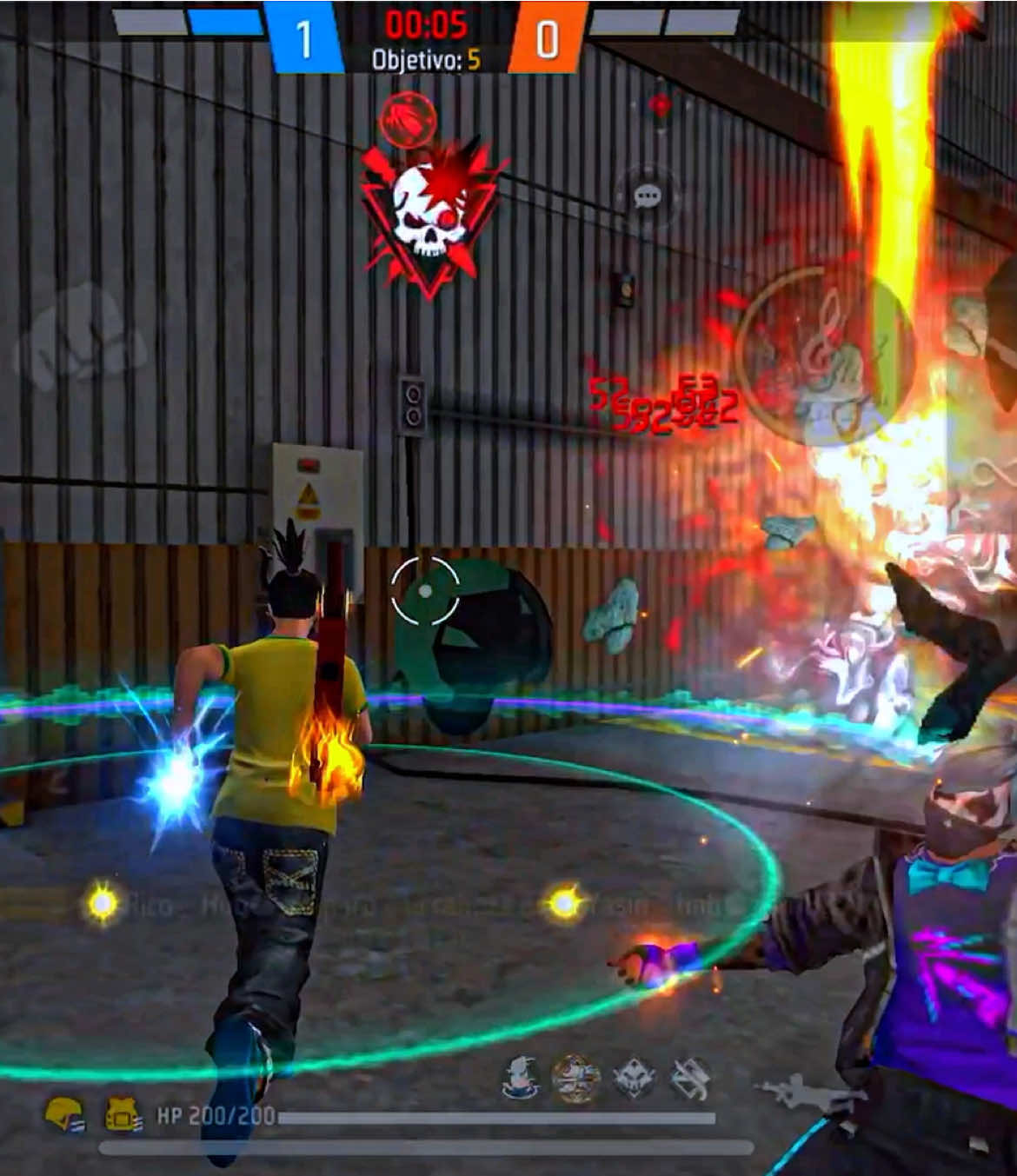Select the helmet armor icon
Viewport: 1017px width, 1176px height.
(x=65, y=1113)
